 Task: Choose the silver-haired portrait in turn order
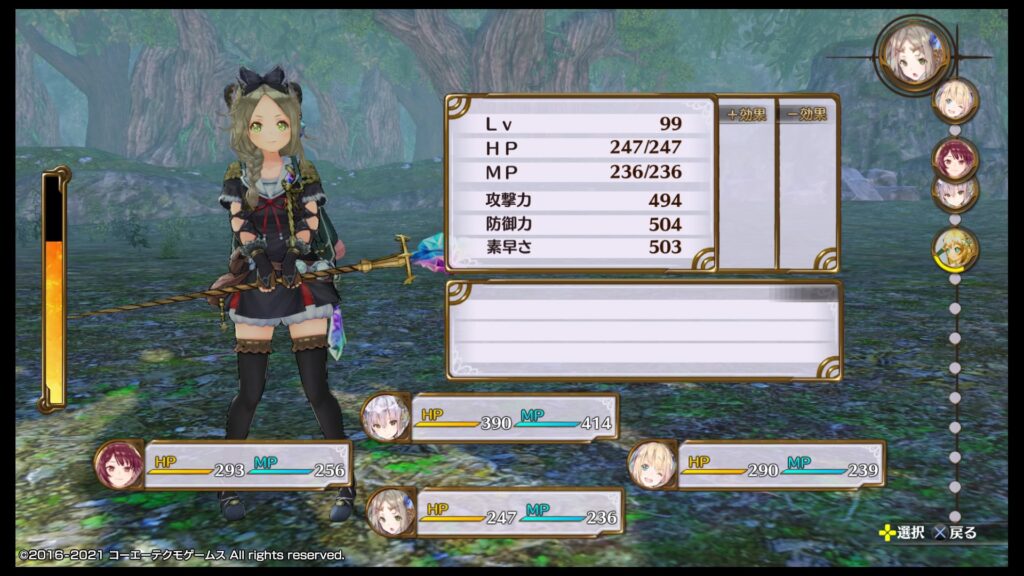[954, 192]
